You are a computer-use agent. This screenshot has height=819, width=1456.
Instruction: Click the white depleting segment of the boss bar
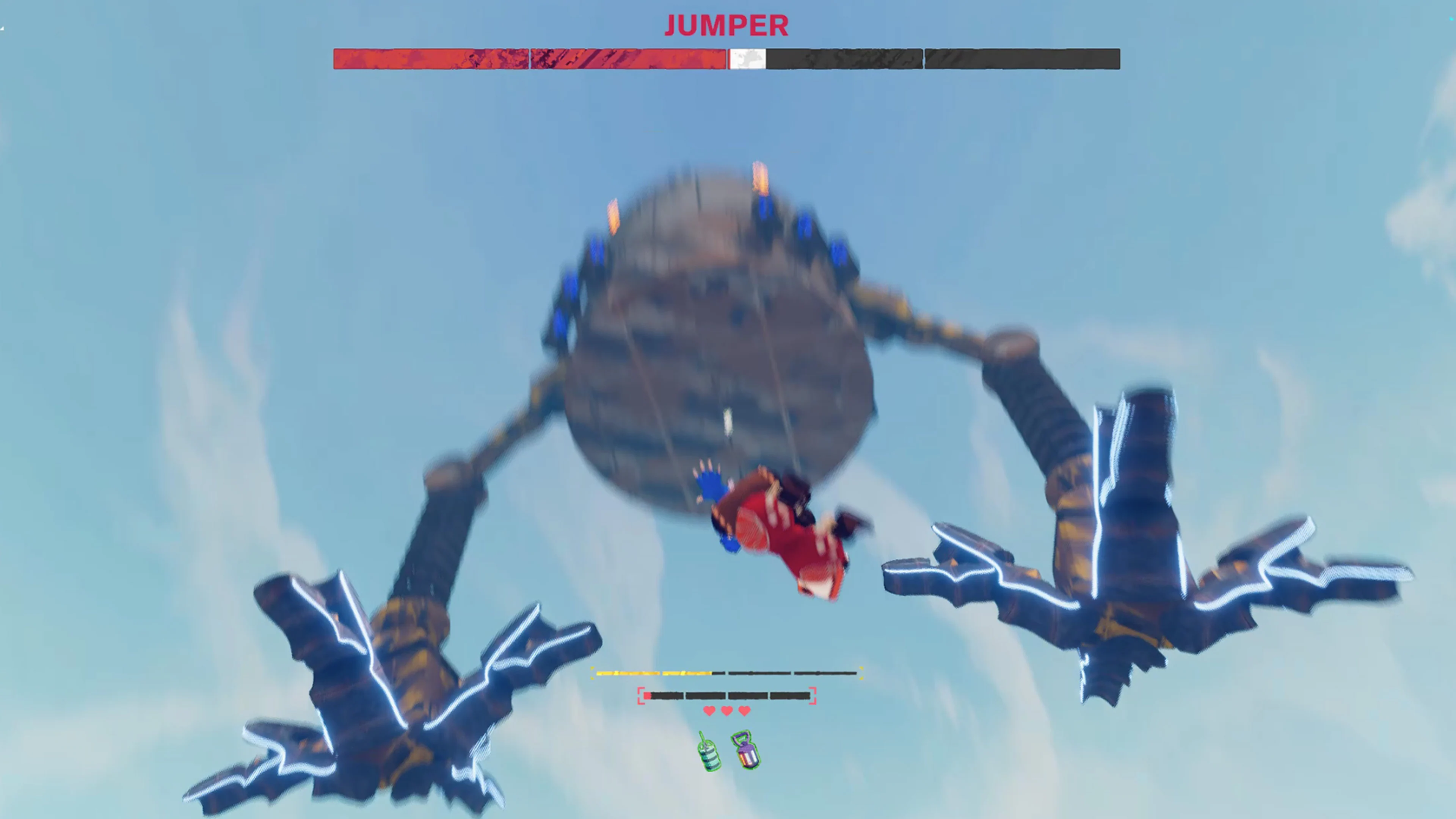click(x=746, y=60)
